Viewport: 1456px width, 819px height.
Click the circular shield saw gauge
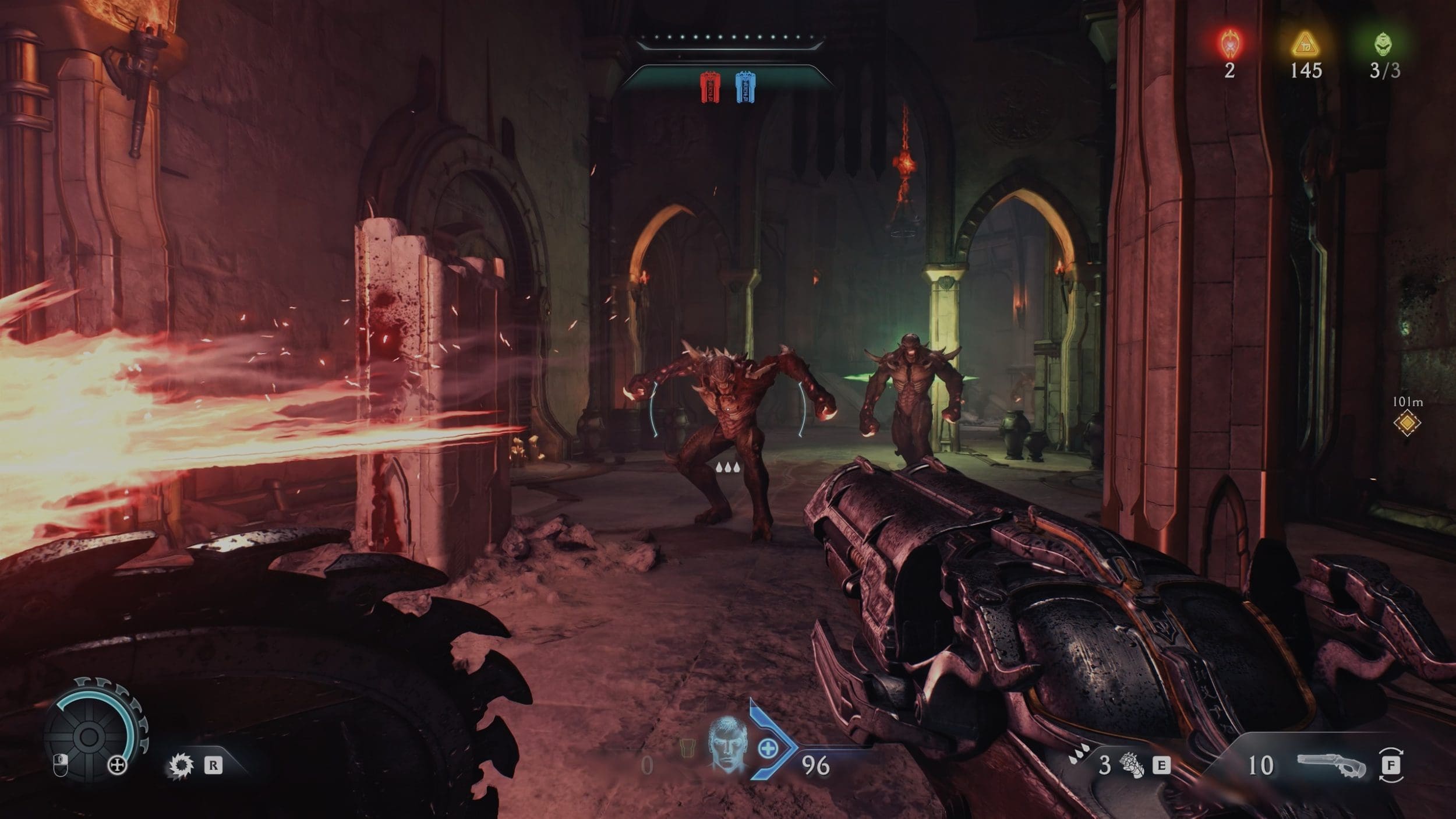89,736
